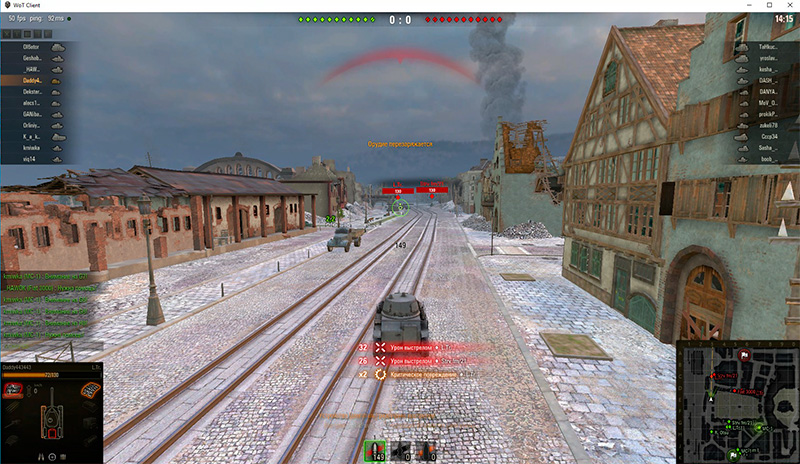The width and height of the screenshot is (800, 464).
Task: Click the battle chat message log
Action: pos(45,300)
